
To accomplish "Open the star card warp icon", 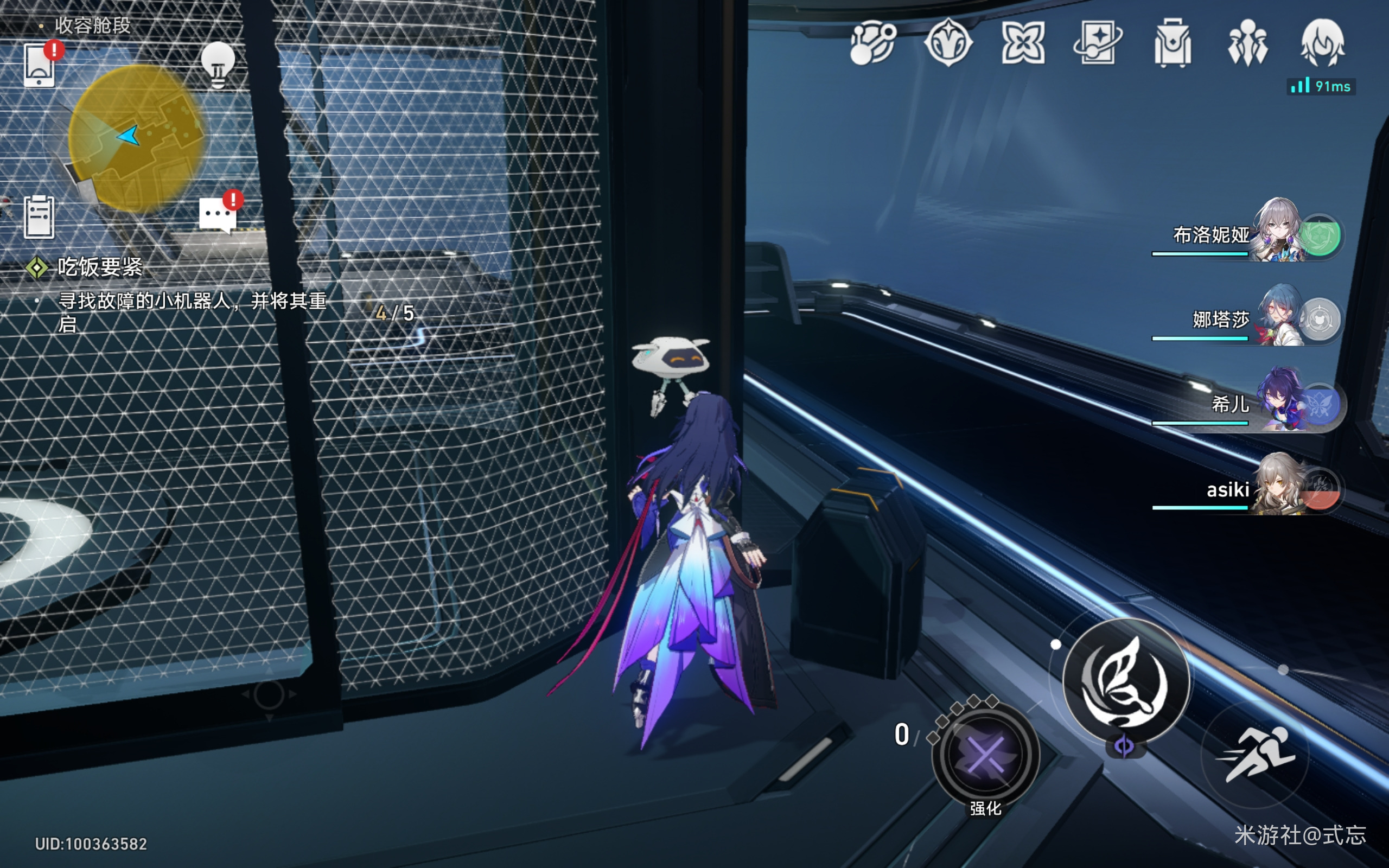I will [x=1098, y=43].
